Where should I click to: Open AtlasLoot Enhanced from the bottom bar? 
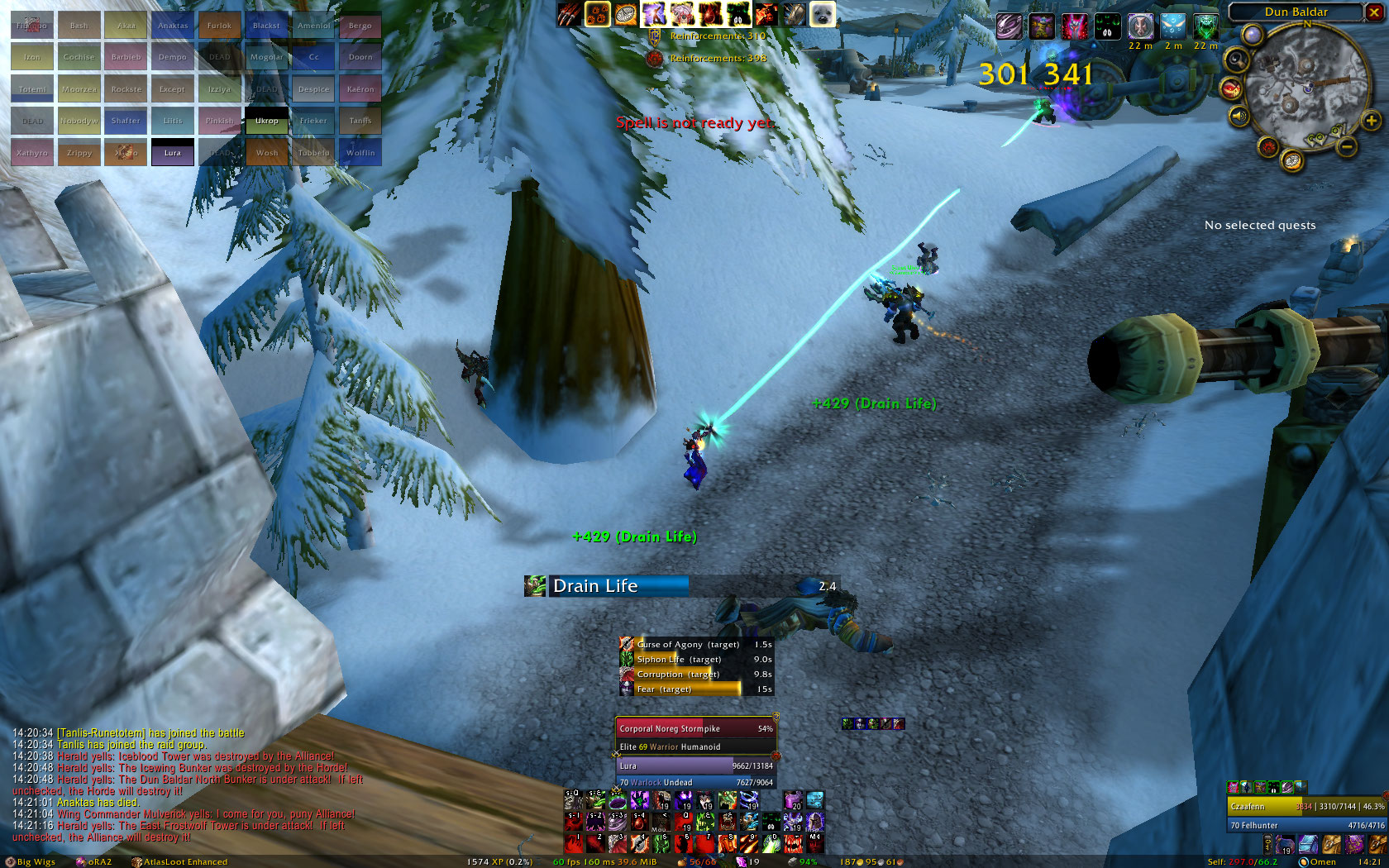[x=180, y=861]
